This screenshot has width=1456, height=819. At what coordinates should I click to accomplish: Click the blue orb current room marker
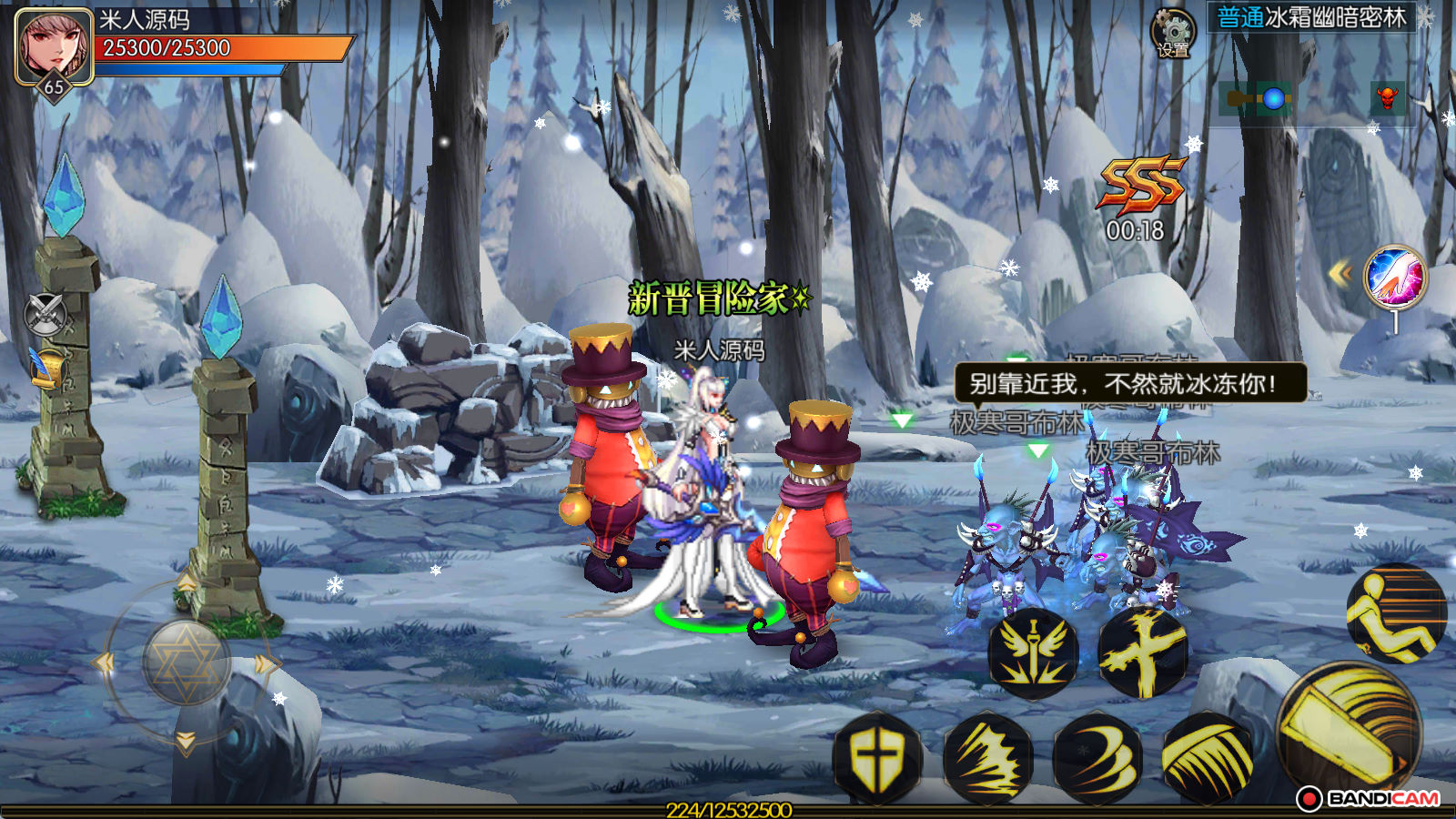pyautogui.click(x=1274, y=98)
